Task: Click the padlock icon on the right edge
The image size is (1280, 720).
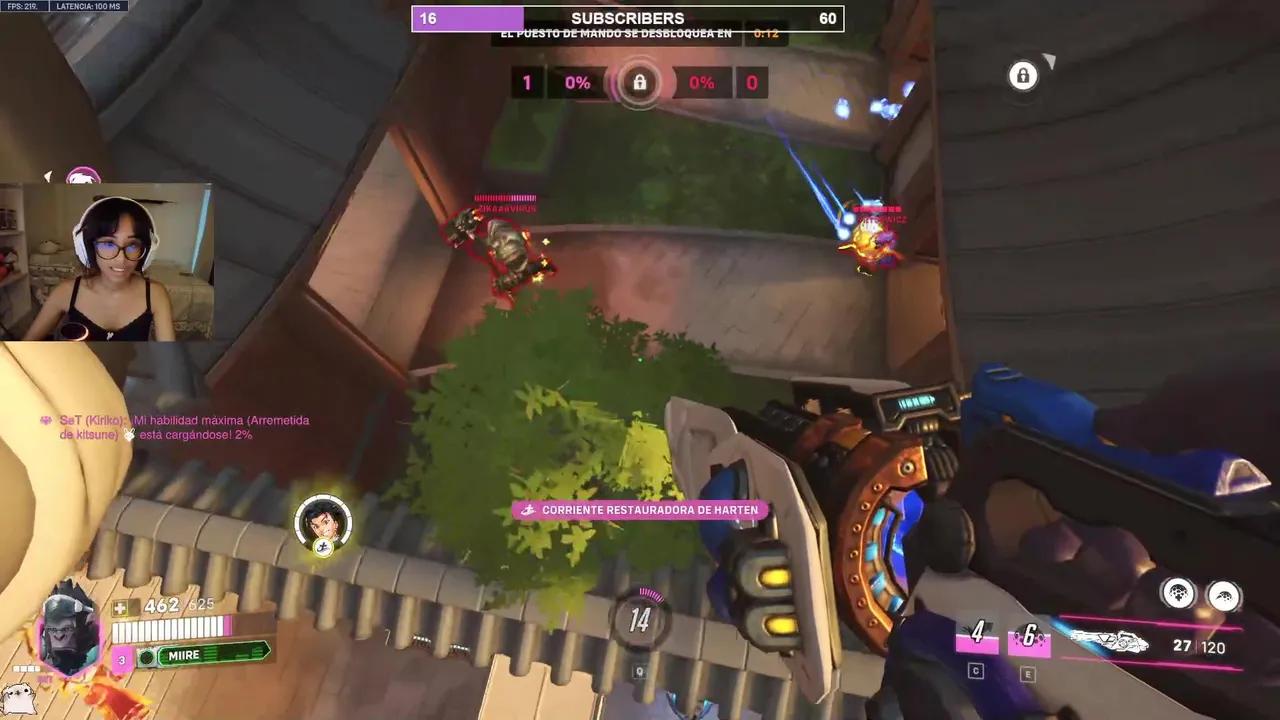Action: pyautogui.click(x=1023, y=76)
